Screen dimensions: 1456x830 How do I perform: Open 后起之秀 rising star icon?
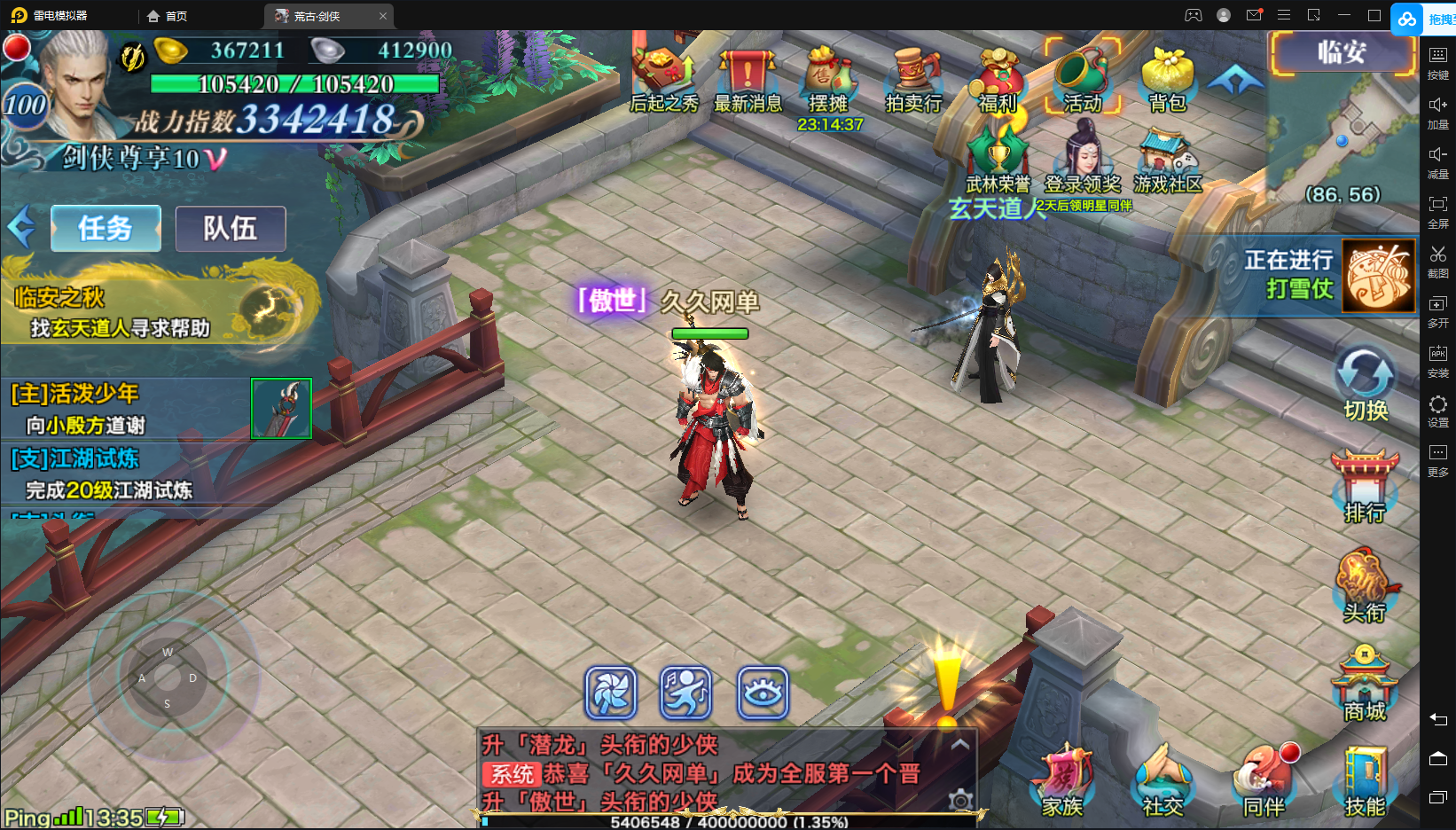pyautogui.click(x=663, y=80)
